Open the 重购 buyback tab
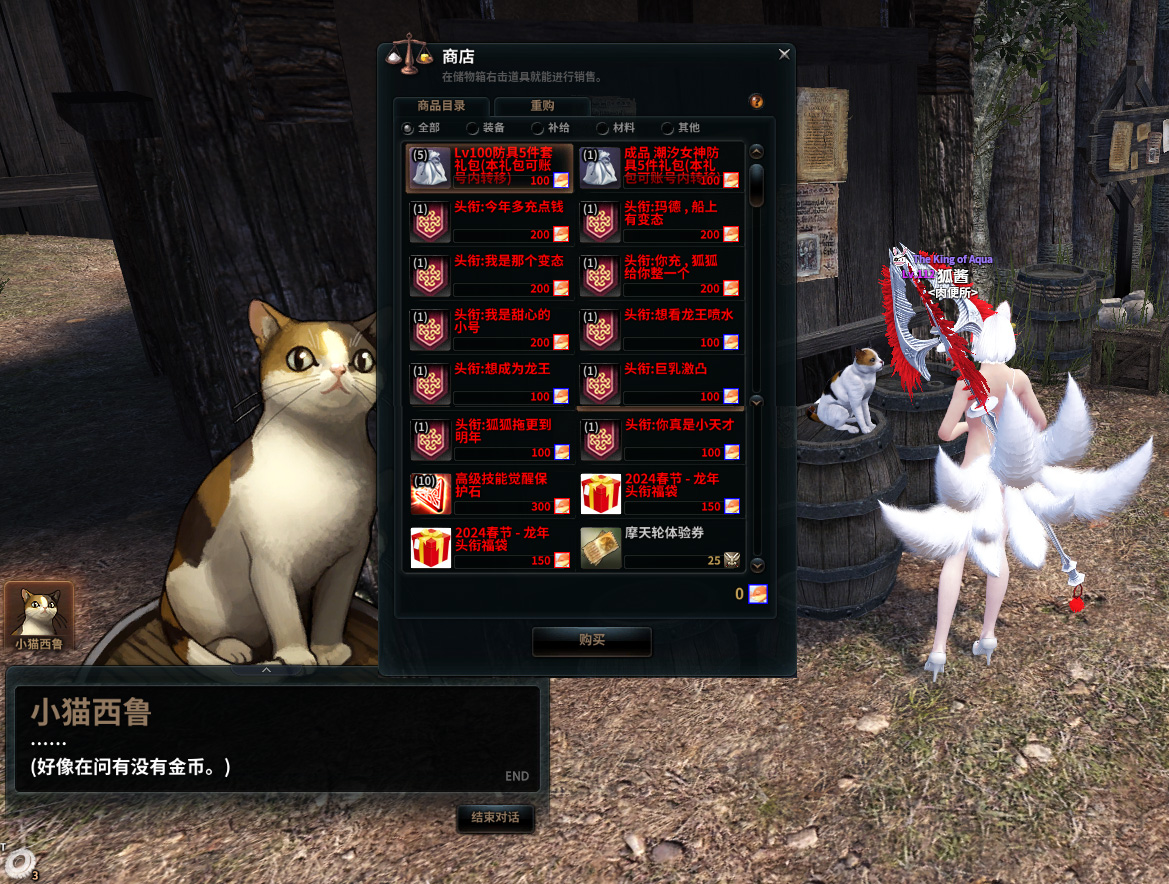Screen dimensions: 1169x884 542,106
